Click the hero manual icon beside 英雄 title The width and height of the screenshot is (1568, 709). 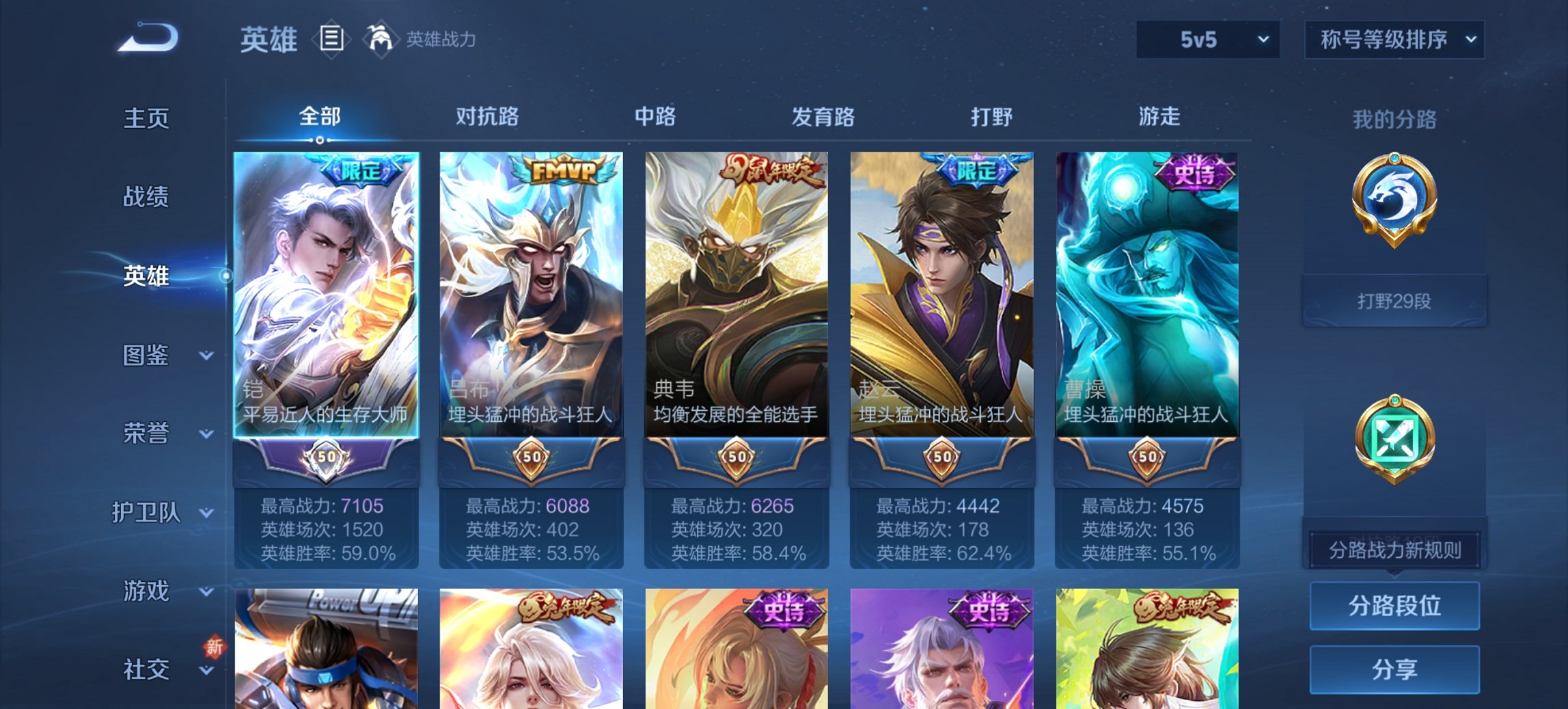point(331,40)
